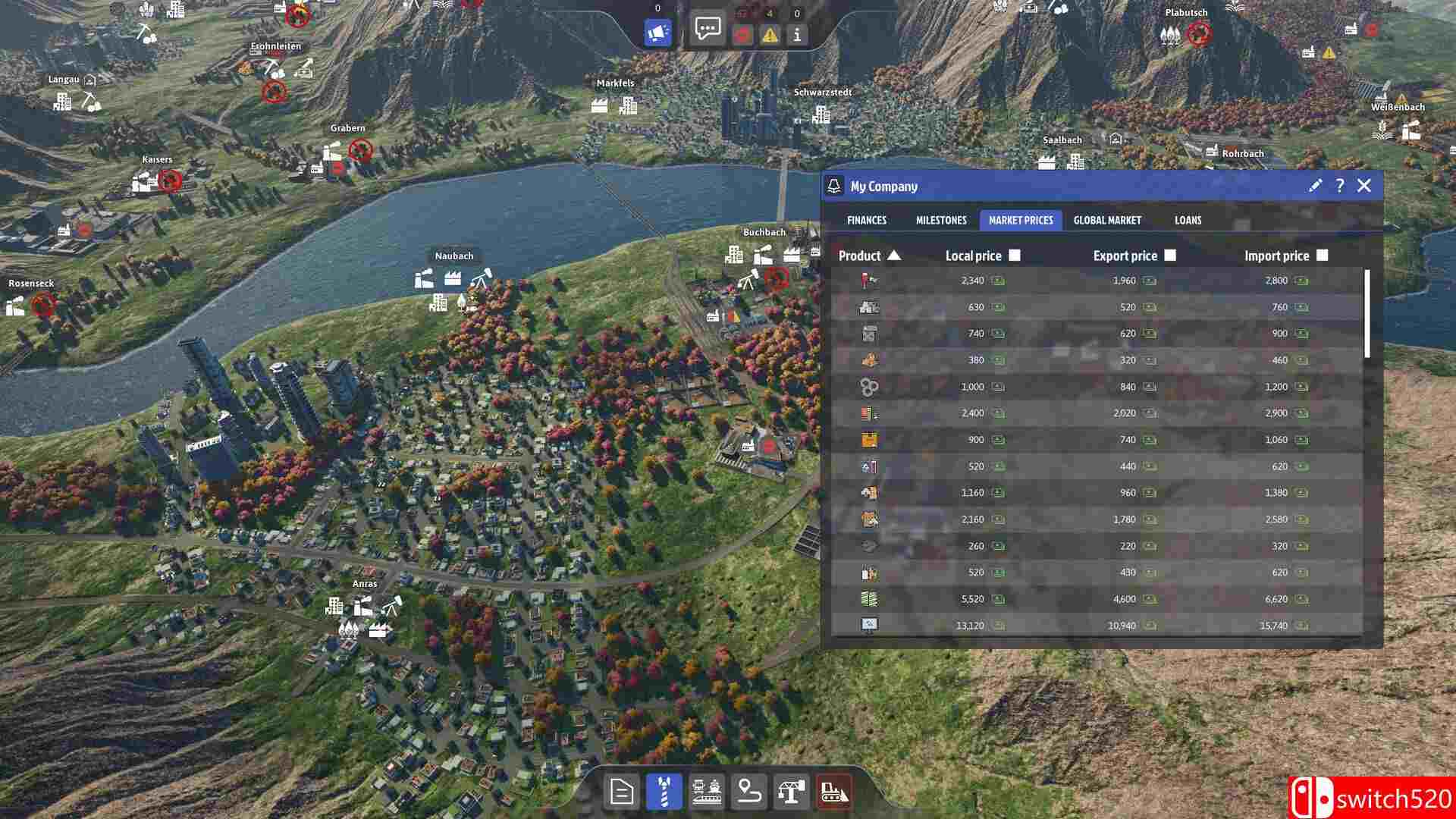Switch to the Global Market tab

(1108, 221)
